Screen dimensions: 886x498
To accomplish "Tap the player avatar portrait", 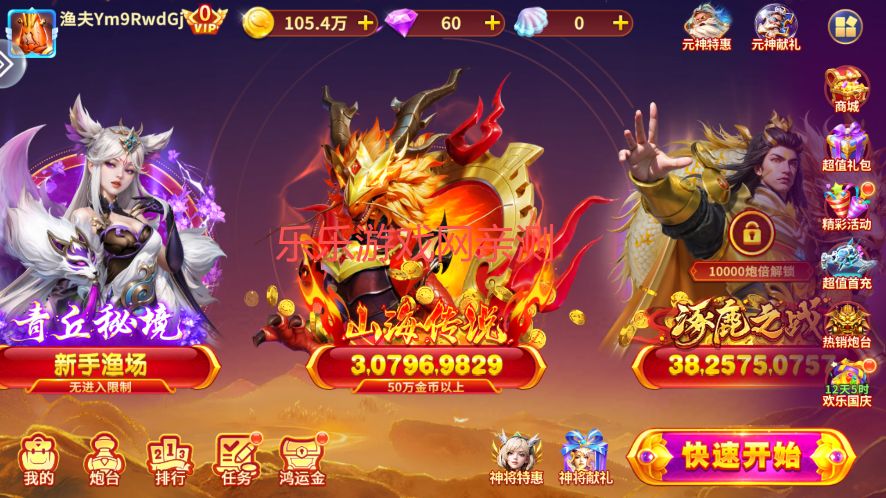I will (31, 31).
